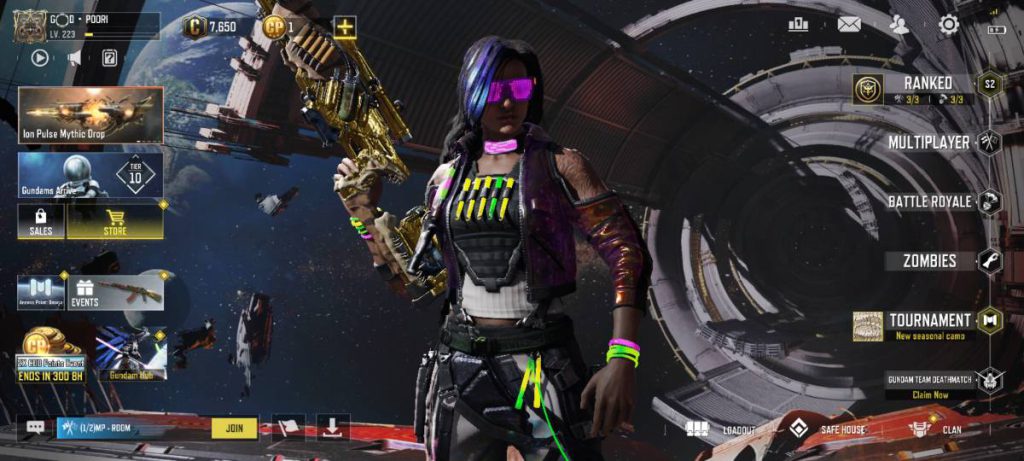
Task: Open the Clan menu
Action: (x=935, y=430)
